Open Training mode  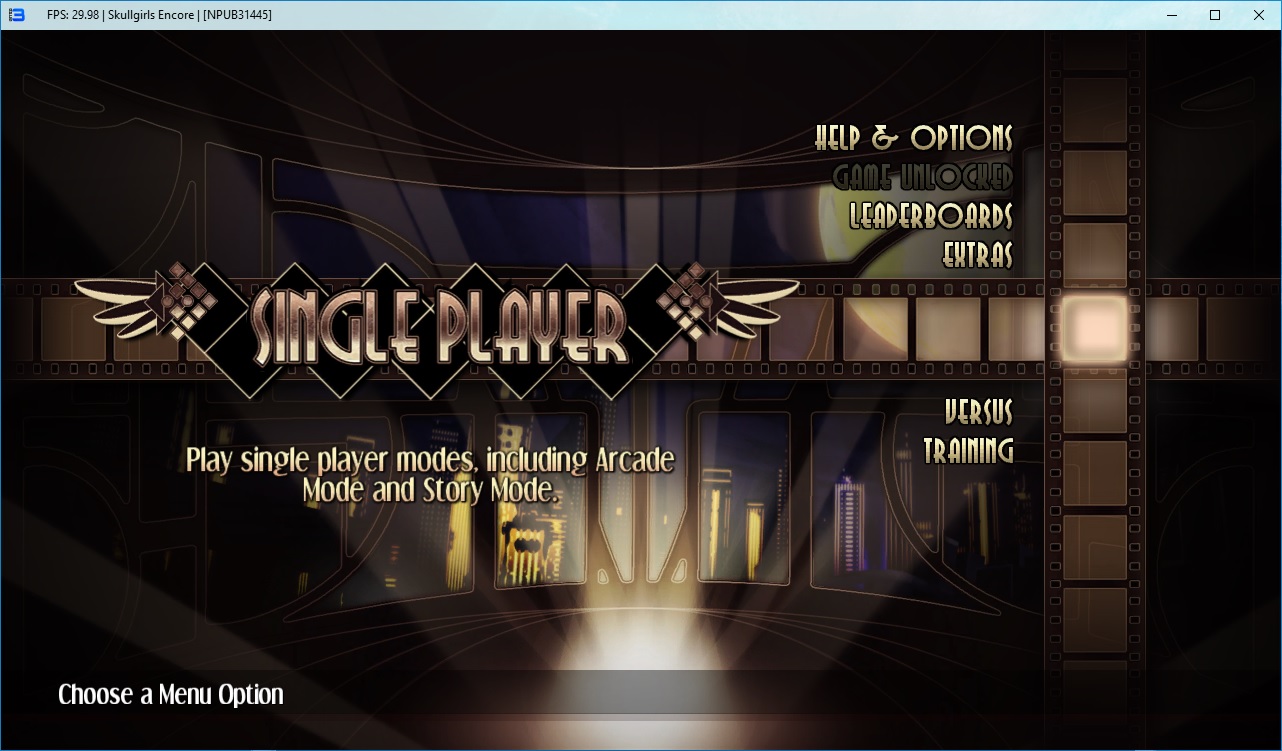click(x=967, y=450)
